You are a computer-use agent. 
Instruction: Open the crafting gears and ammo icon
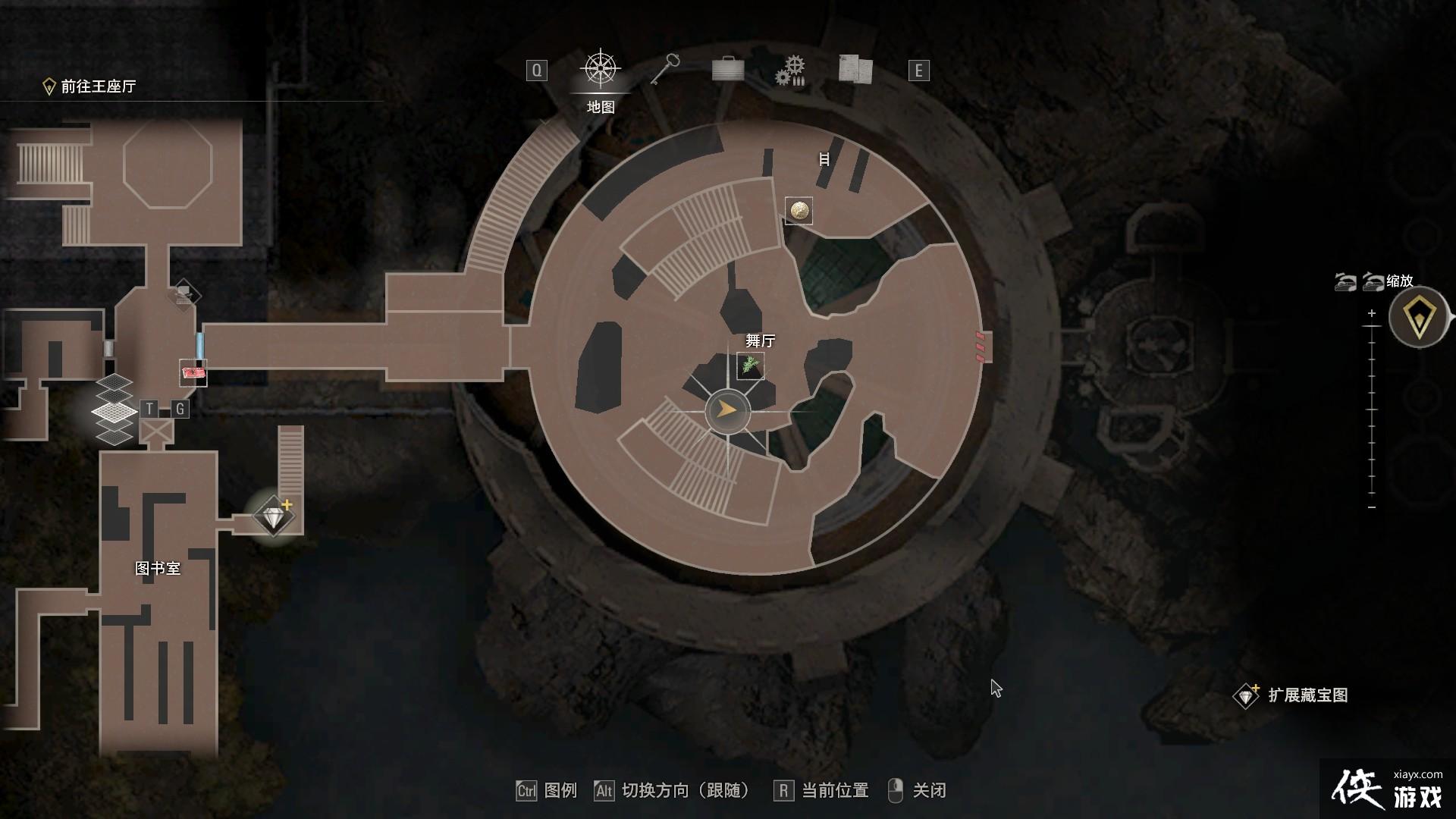[x=789, y=69]
